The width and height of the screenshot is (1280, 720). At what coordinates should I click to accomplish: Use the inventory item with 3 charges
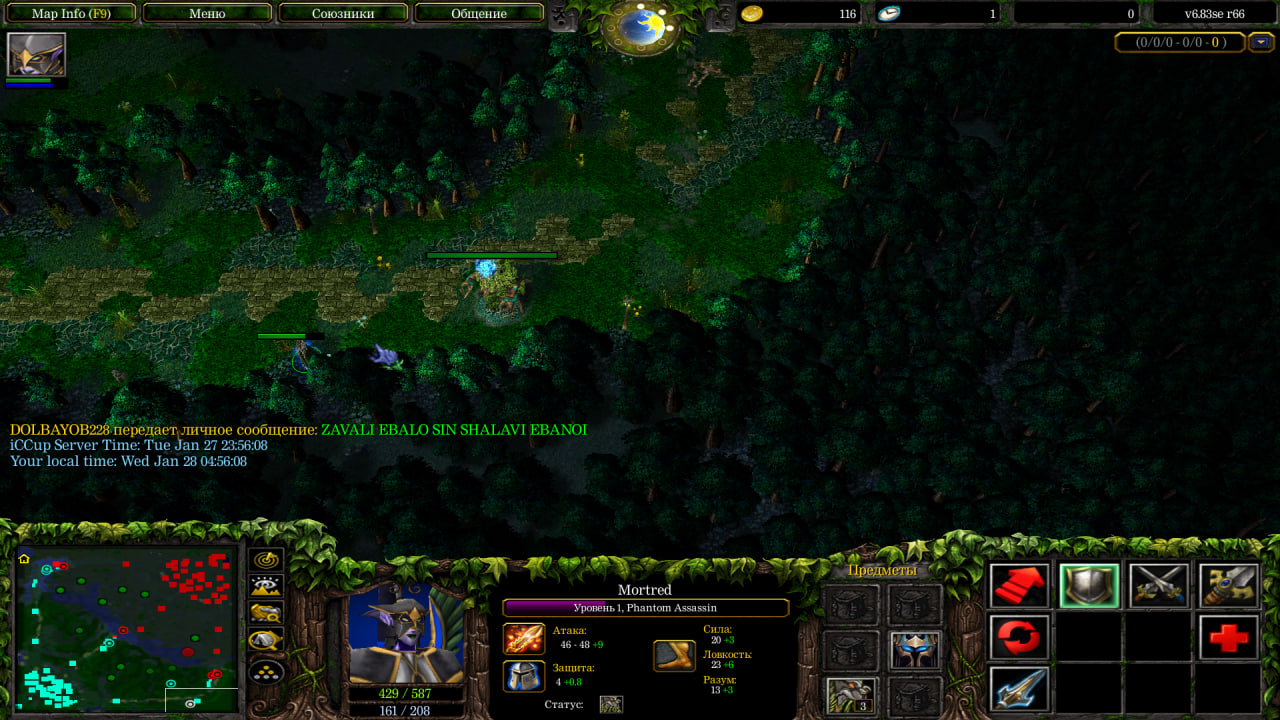tap(852, 696)
